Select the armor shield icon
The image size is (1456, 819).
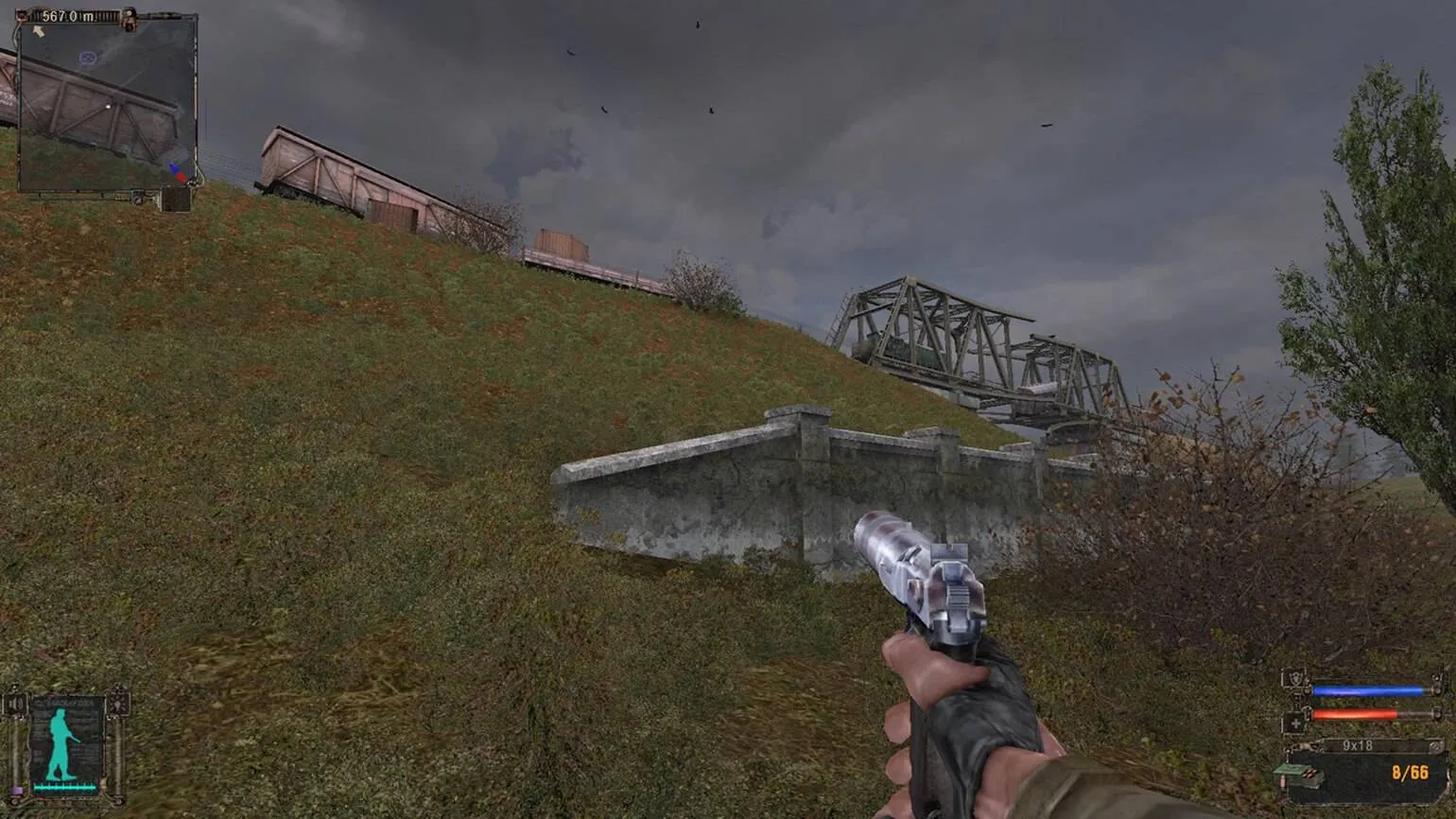[x=1293, y=680]
